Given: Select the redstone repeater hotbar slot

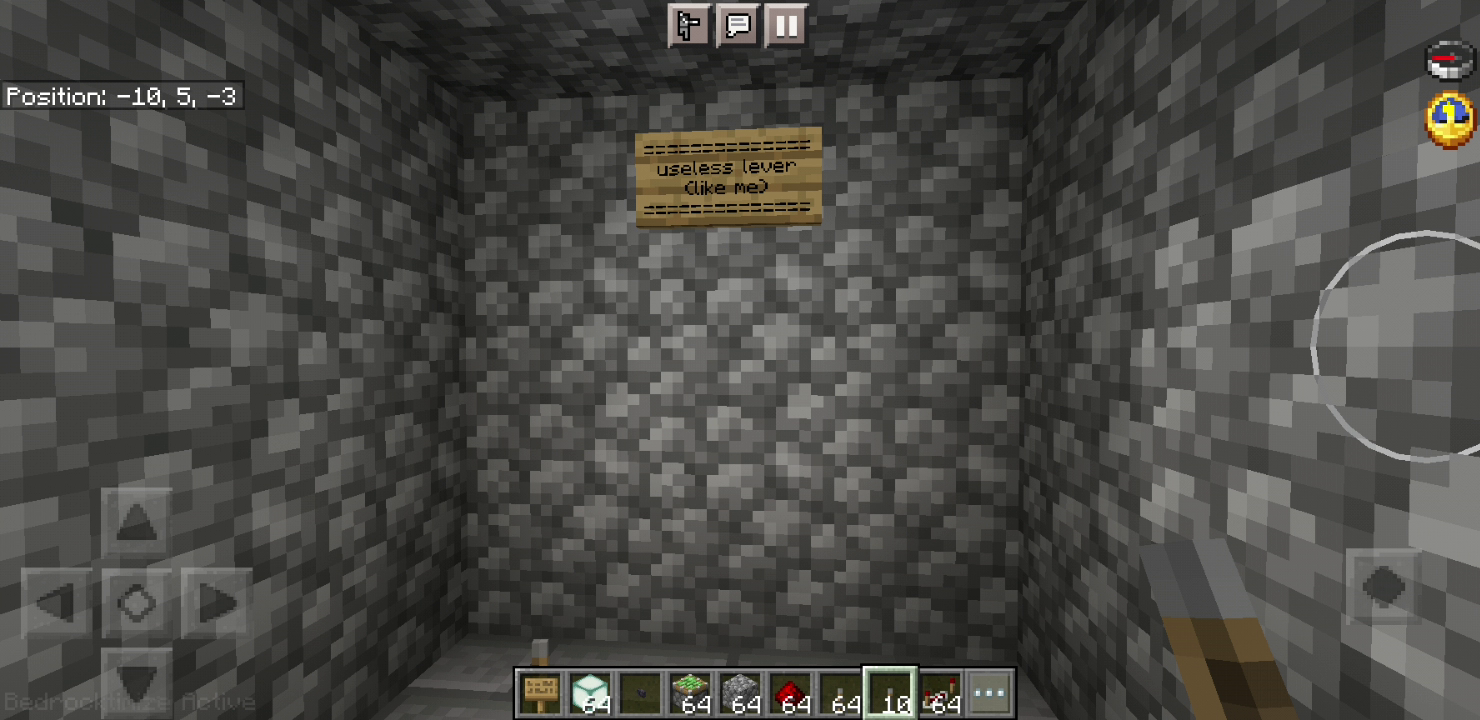Looking at the screenshot, I should click(940, 690).
